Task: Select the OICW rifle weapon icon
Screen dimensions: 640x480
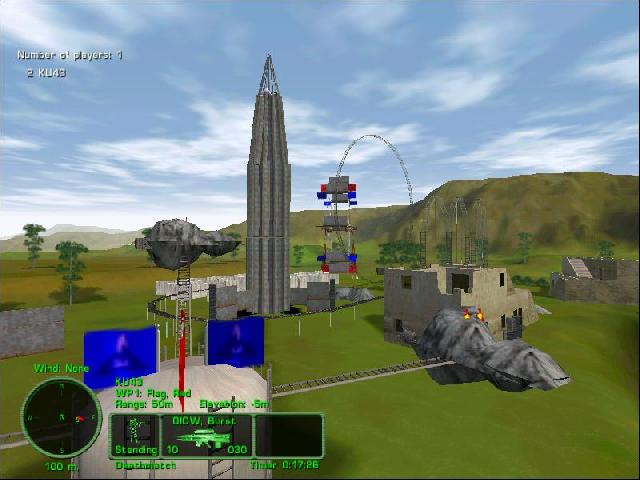Action: pos(204,438)
